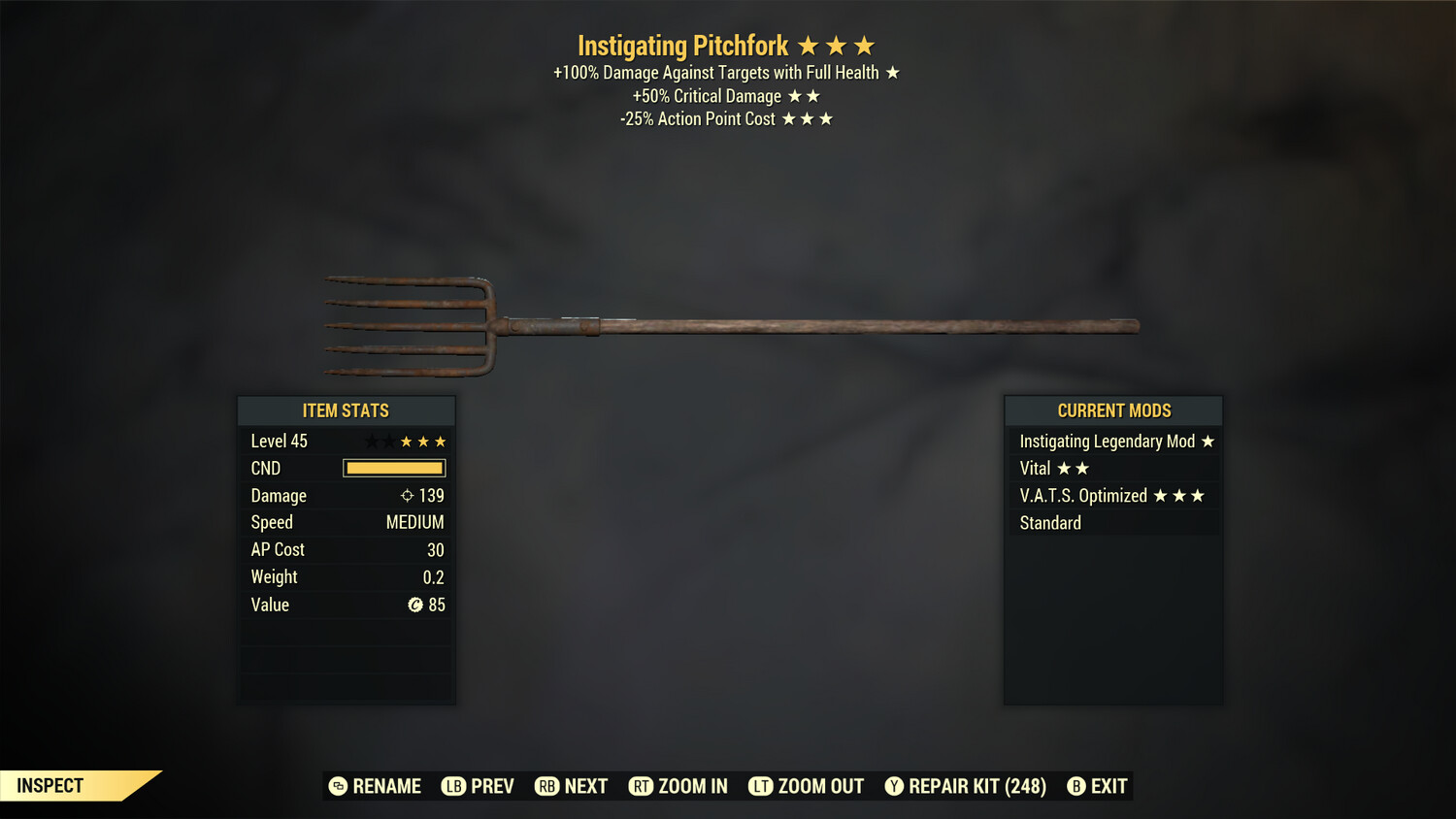Zoom out from the pitchfork

(x=807, y=786)
